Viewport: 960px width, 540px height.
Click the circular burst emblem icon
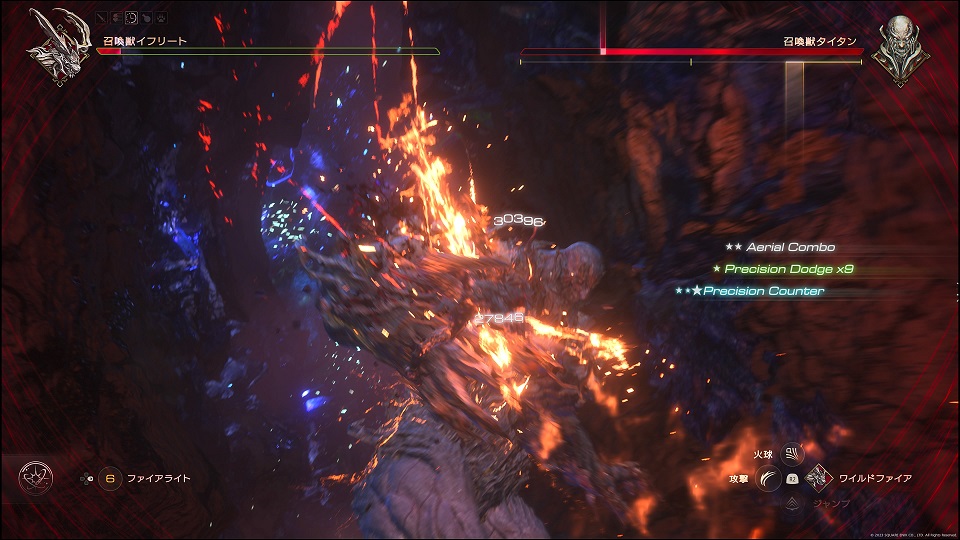33,479
